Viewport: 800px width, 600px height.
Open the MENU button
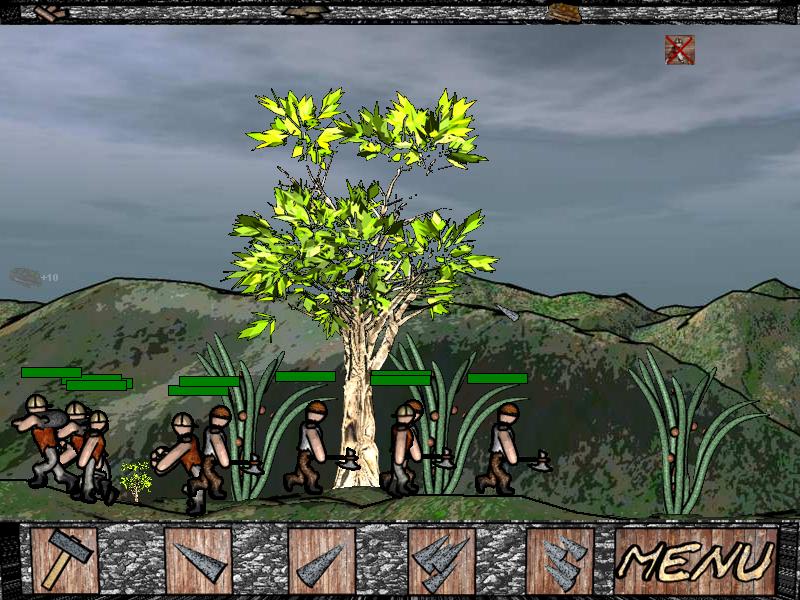click(x=696, y=561)
